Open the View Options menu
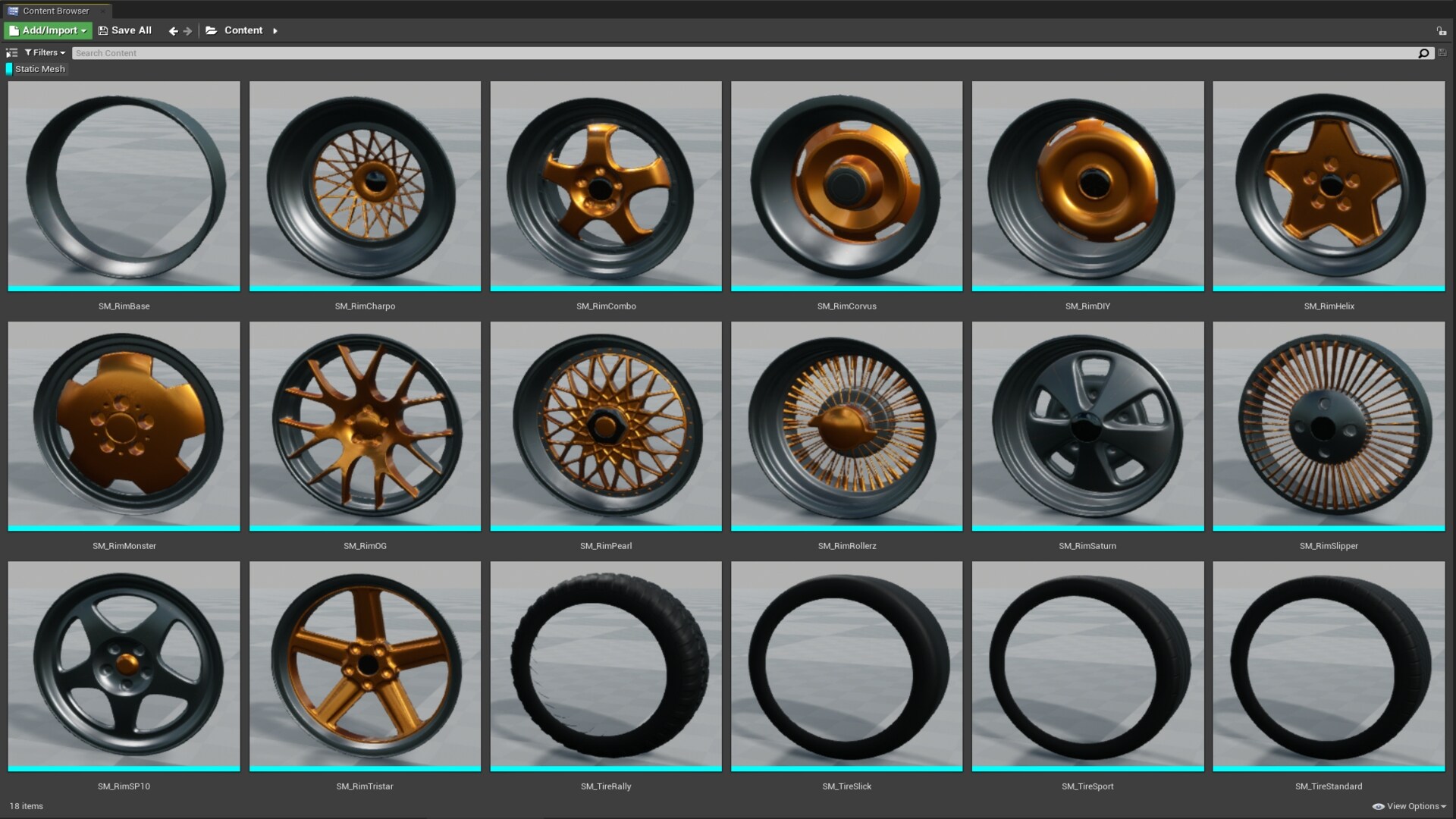This screenshot has width=1456, height=819. 1414,806
